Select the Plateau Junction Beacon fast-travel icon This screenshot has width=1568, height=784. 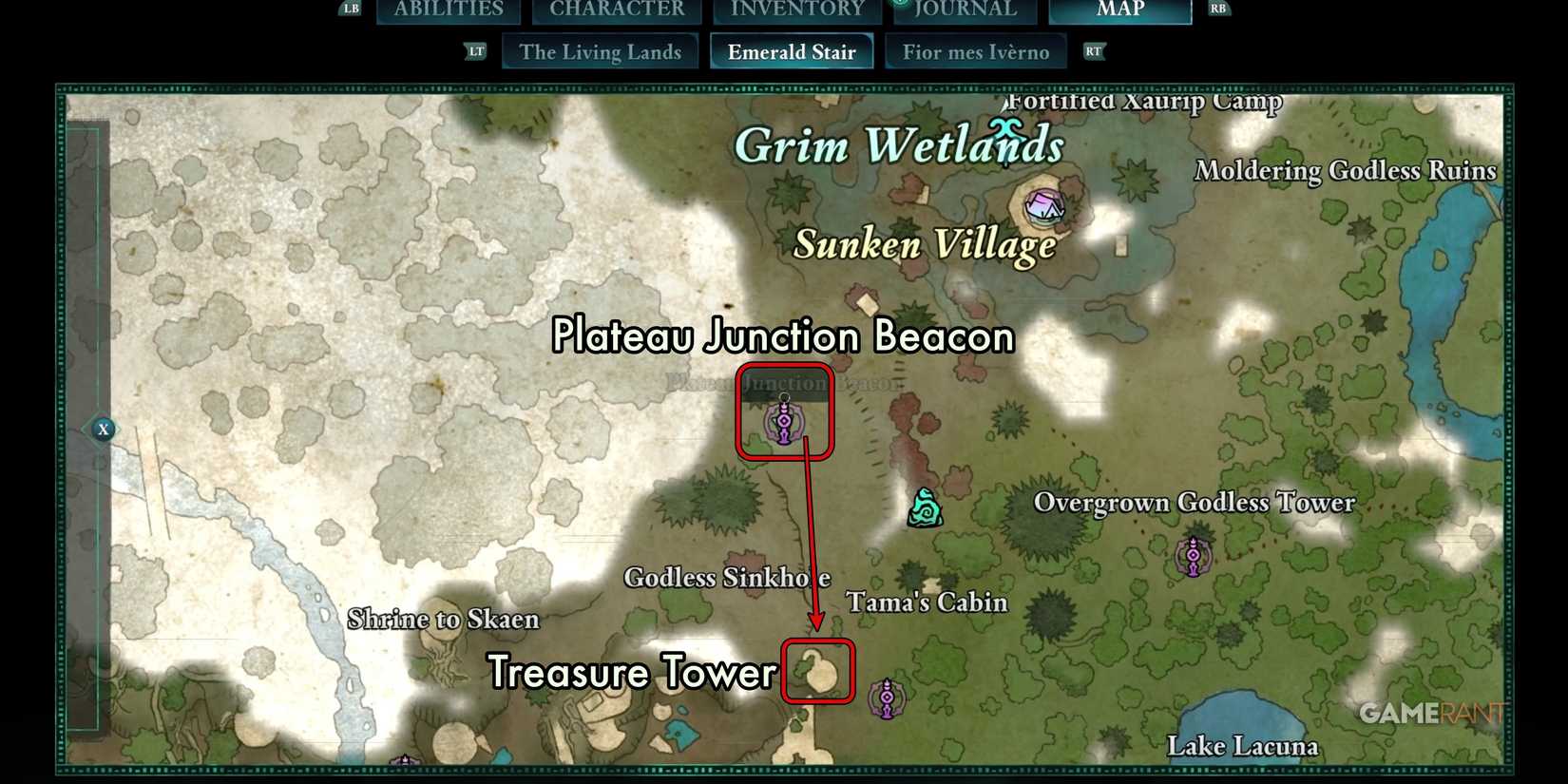pyautogui.click(x=783, y=419)
